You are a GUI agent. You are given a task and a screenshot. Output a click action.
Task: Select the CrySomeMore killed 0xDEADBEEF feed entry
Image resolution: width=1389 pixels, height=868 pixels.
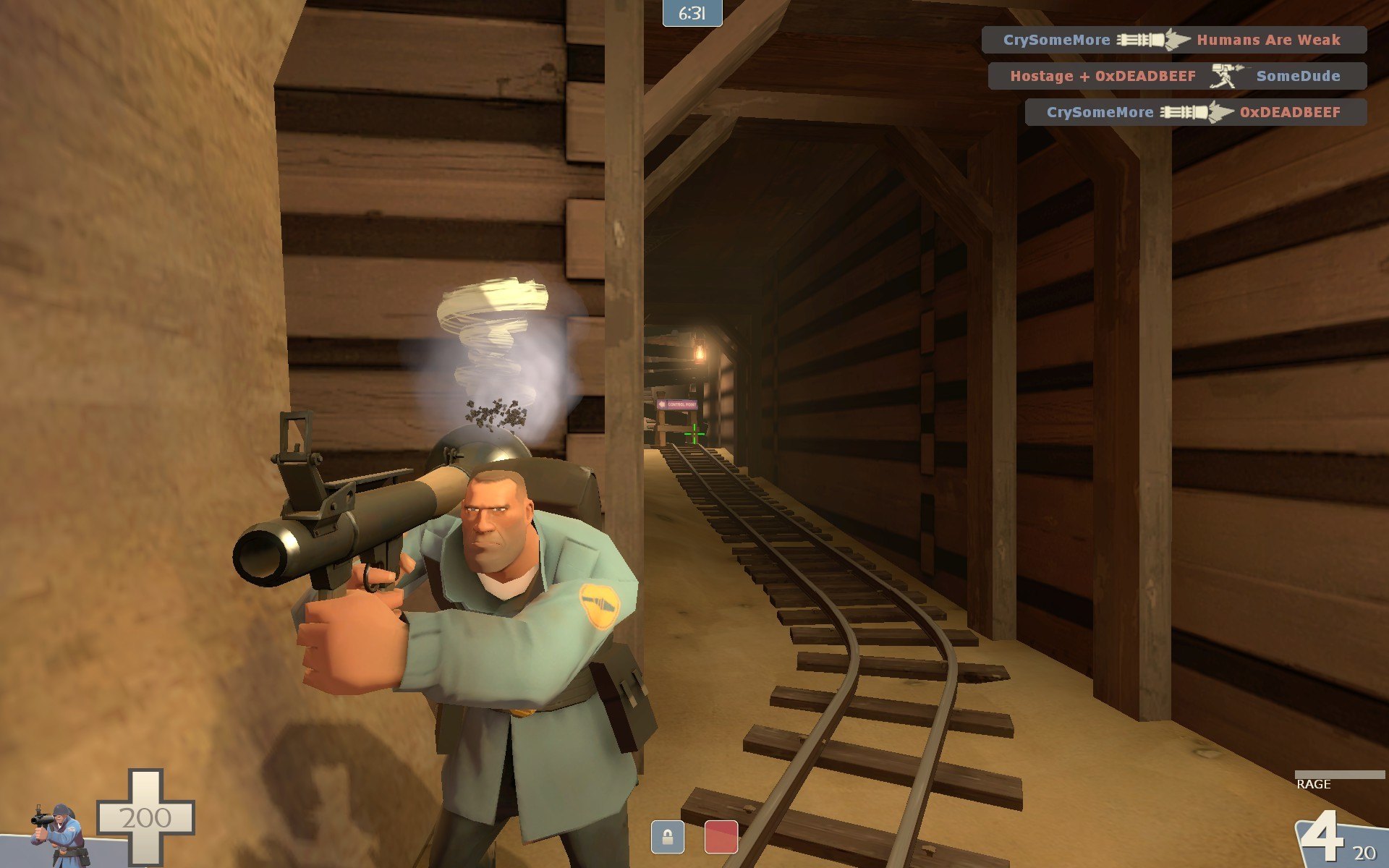[x=1195, y=112]
